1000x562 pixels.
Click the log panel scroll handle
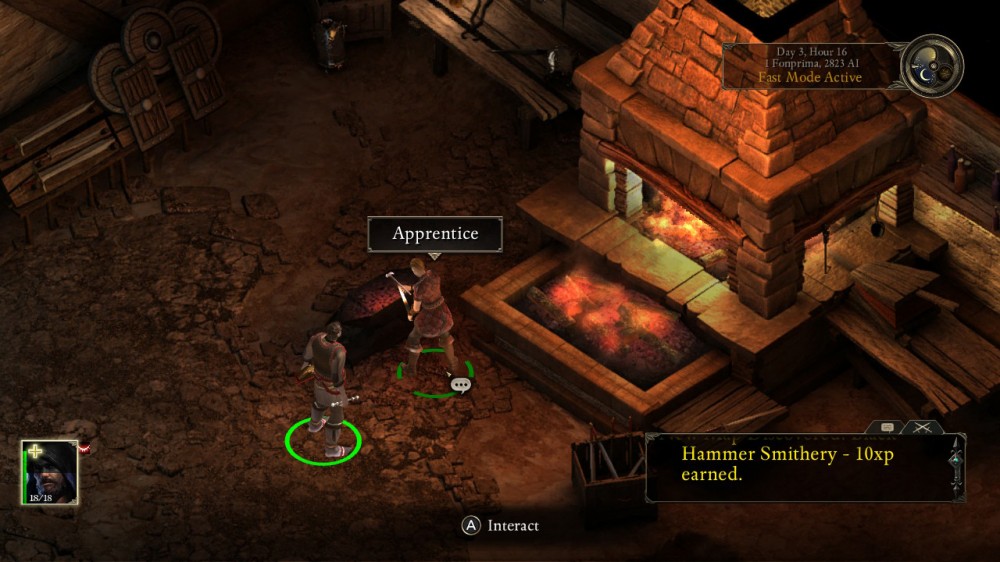957,459
